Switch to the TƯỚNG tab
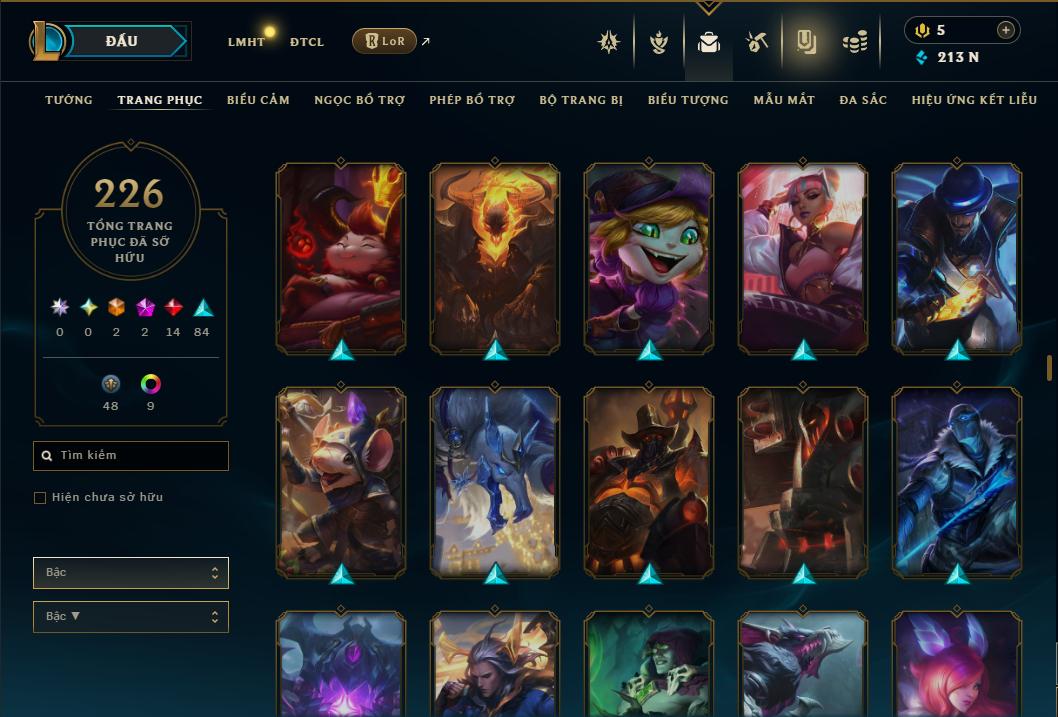1058x717 pixels. pyautogui.click(x=69, y=100)
